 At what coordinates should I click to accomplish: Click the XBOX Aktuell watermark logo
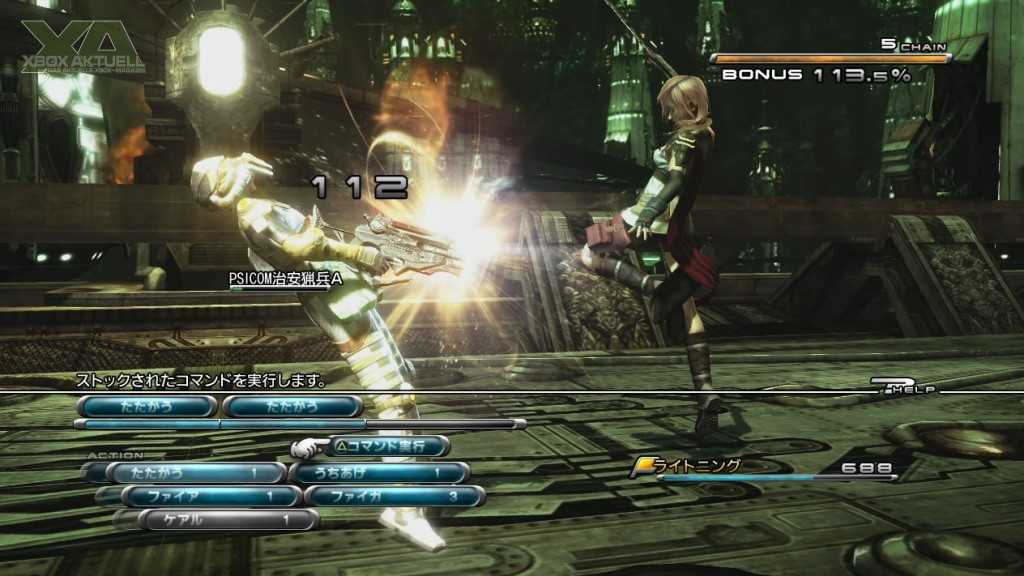pyautogui.click(x=84, y=47)
